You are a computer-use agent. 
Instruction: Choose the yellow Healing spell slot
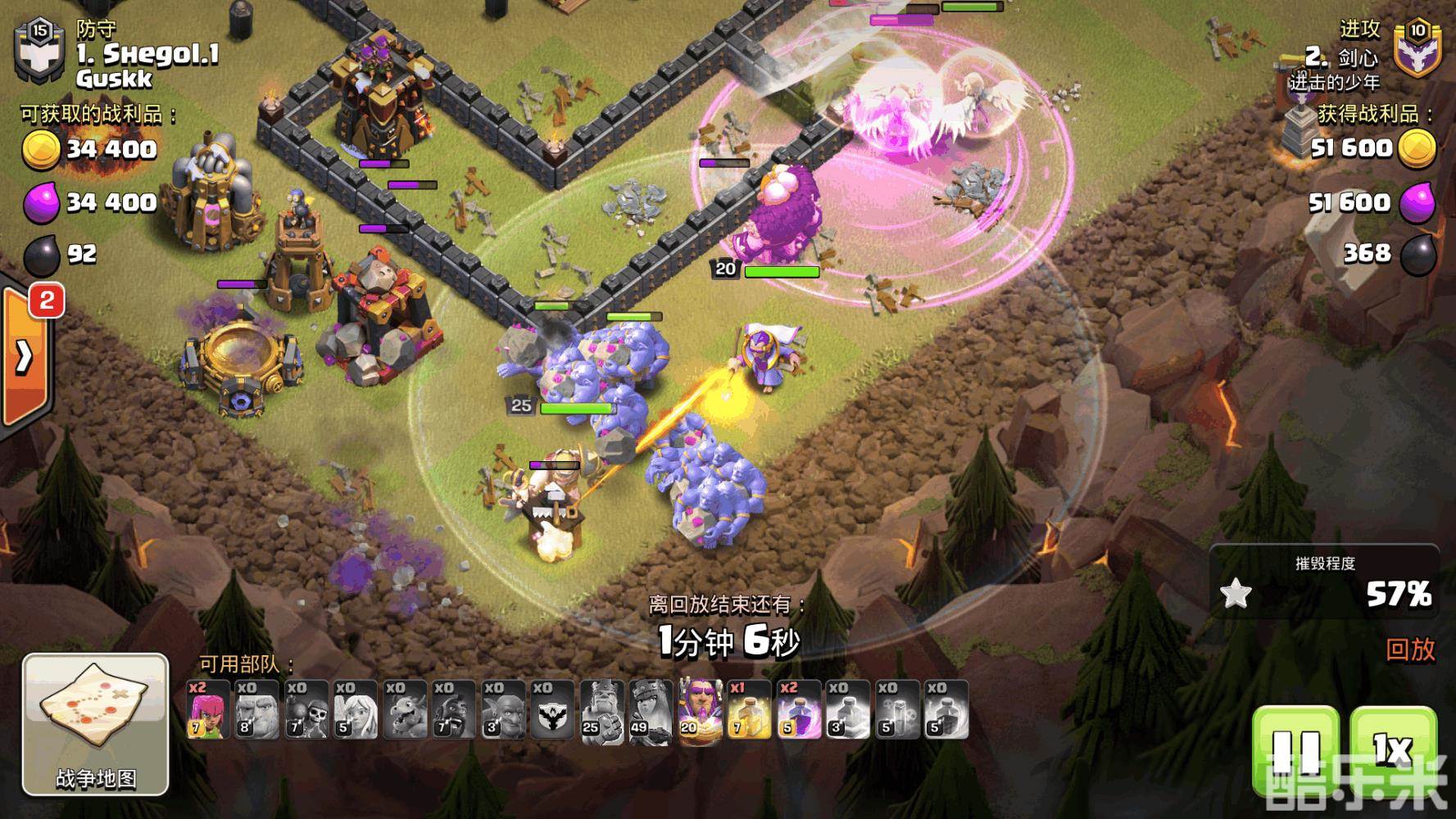(749, 710)
